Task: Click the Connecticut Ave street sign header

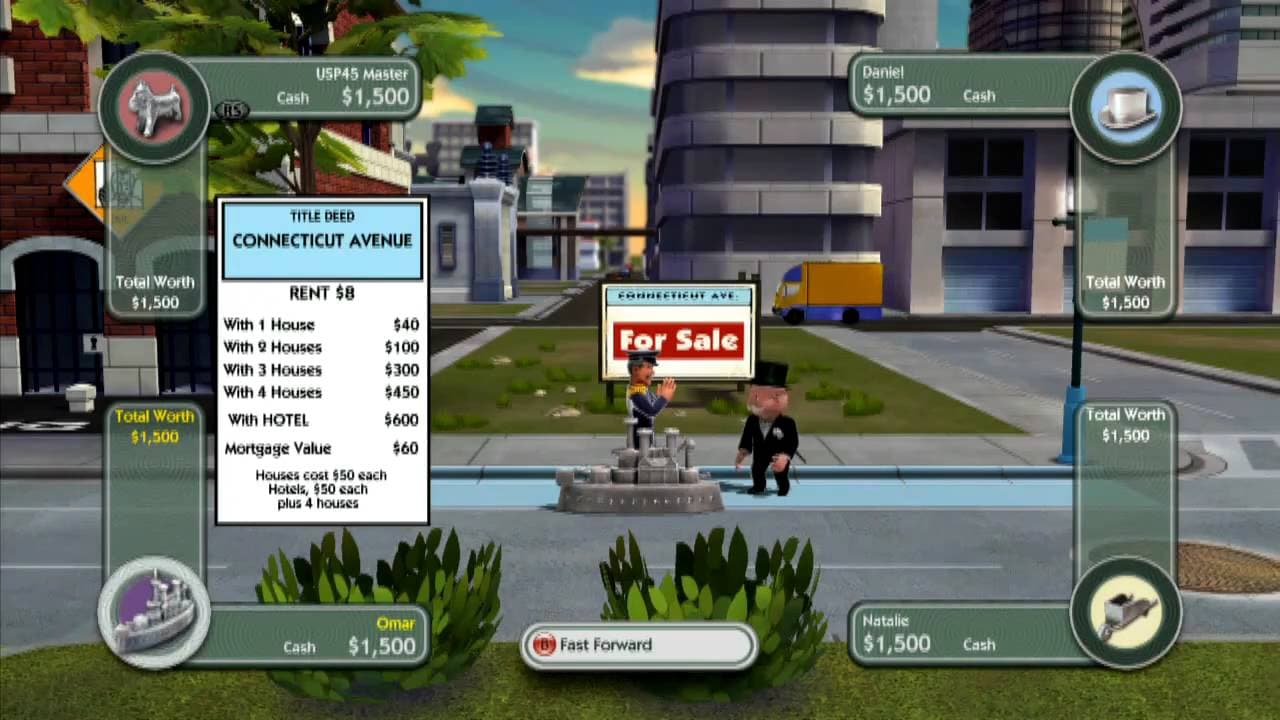Action: (x=678, y=294)
